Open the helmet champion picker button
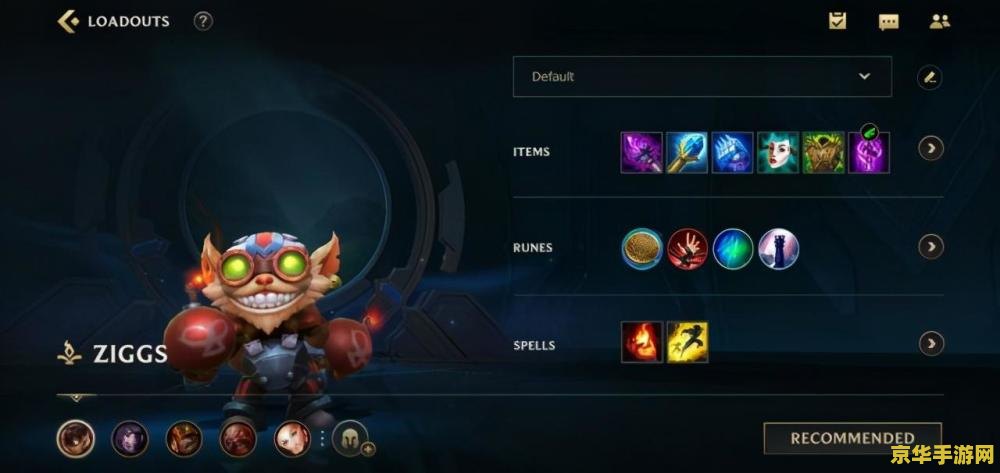The width and height of the screenshot is (1000, 473). [x=350, y=438]
